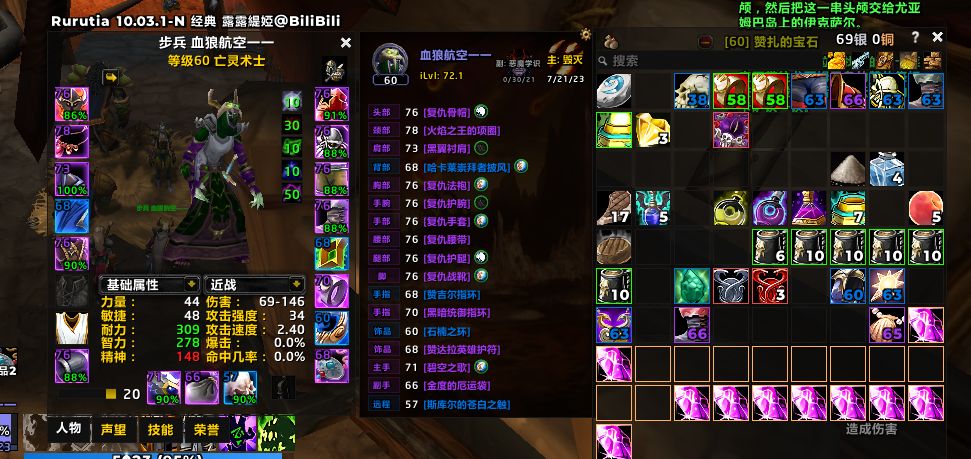Select the yellow gem stack of 3
971x459 pixels.
click(653, 129)
